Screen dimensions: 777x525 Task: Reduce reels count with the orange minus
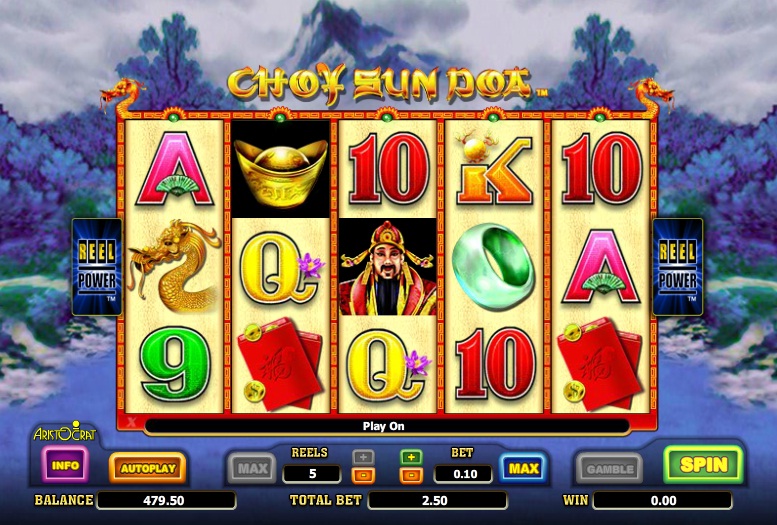[364, 475]
